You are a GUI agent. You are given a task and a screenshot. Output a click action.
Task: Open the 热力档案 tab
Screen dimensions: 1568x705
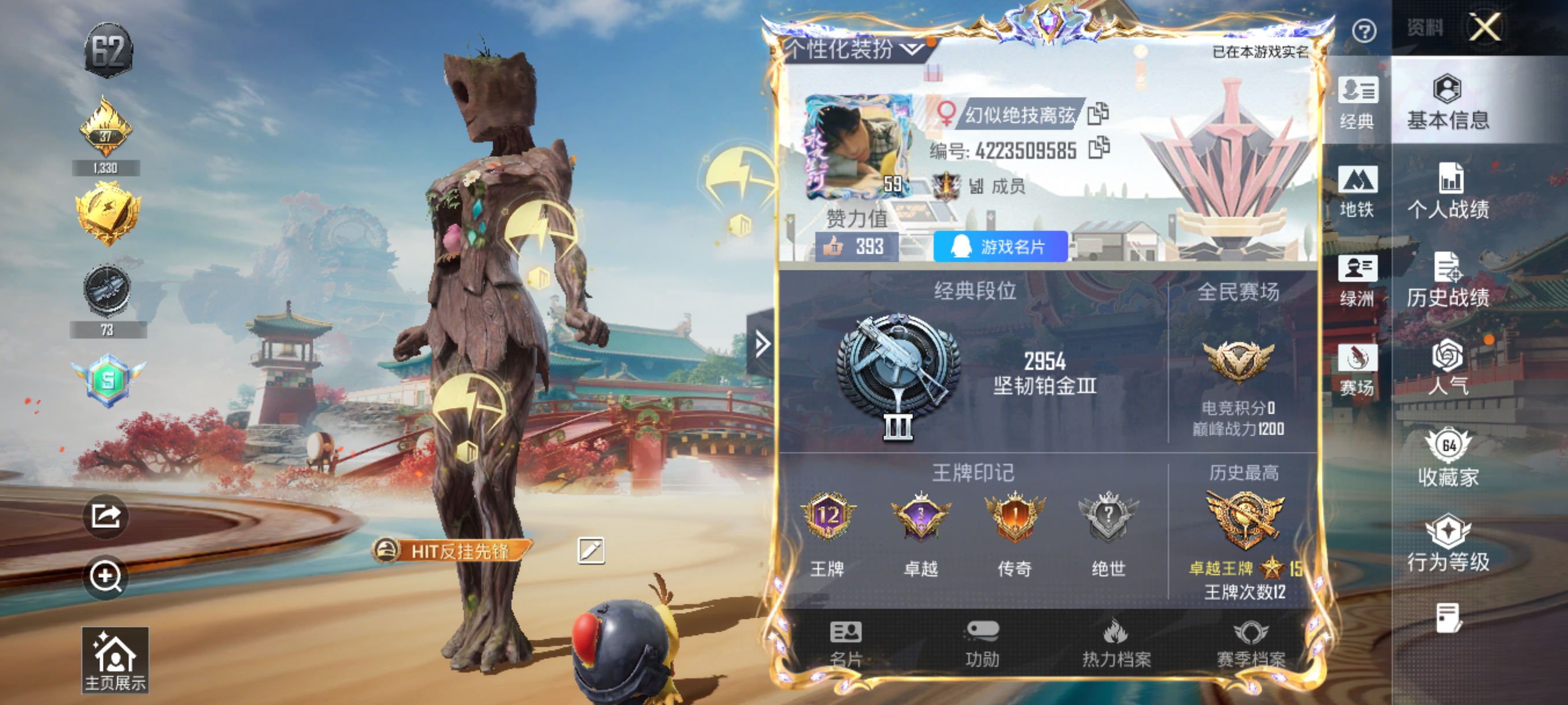pos(1116,645)
